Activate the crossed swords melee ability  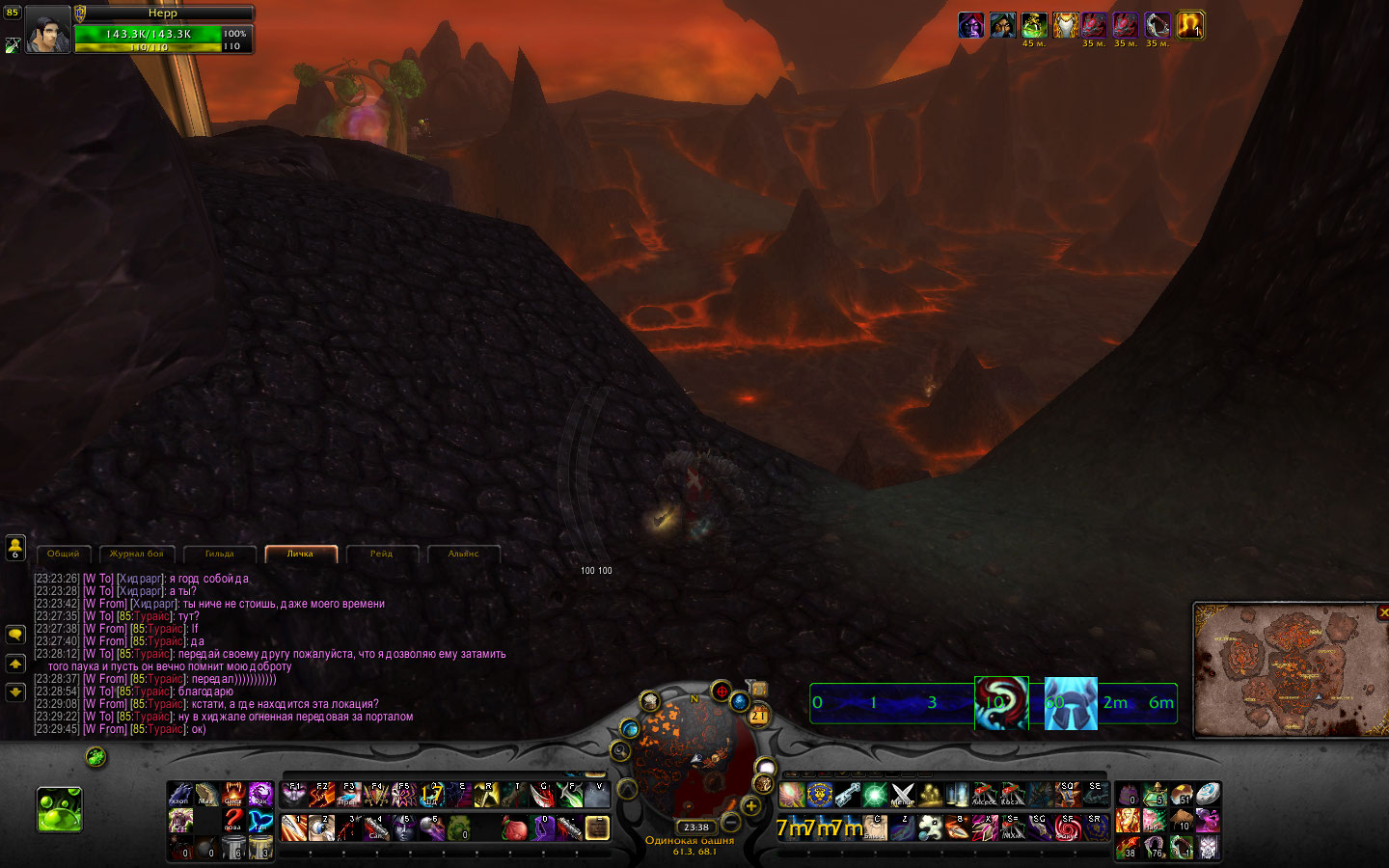click(x=902, y=795)
